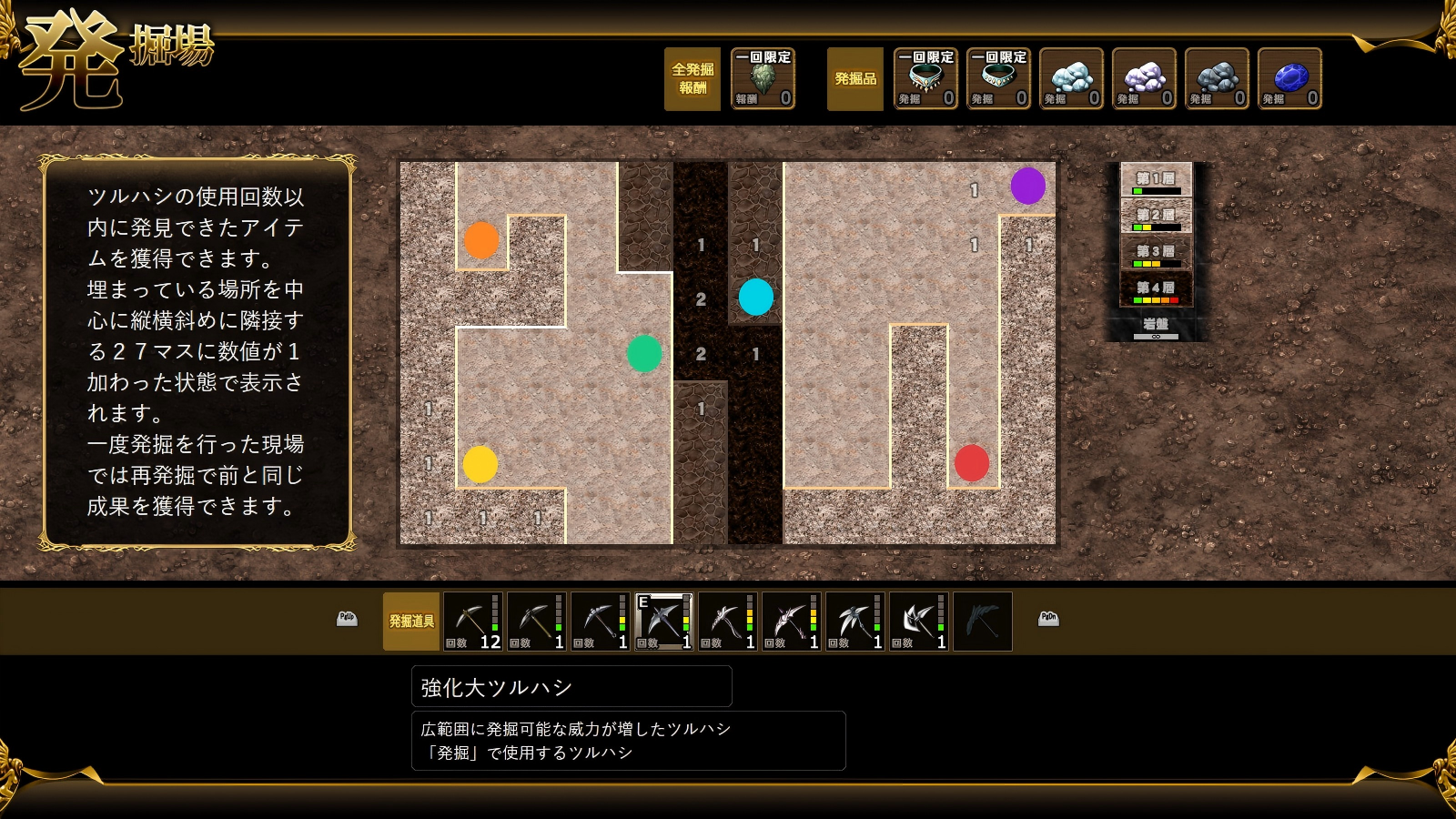Image resolution: width=1456 pixels, height=819 pixels.
Task: View the white ore chunk excavation item
Action: [1071, 79]
